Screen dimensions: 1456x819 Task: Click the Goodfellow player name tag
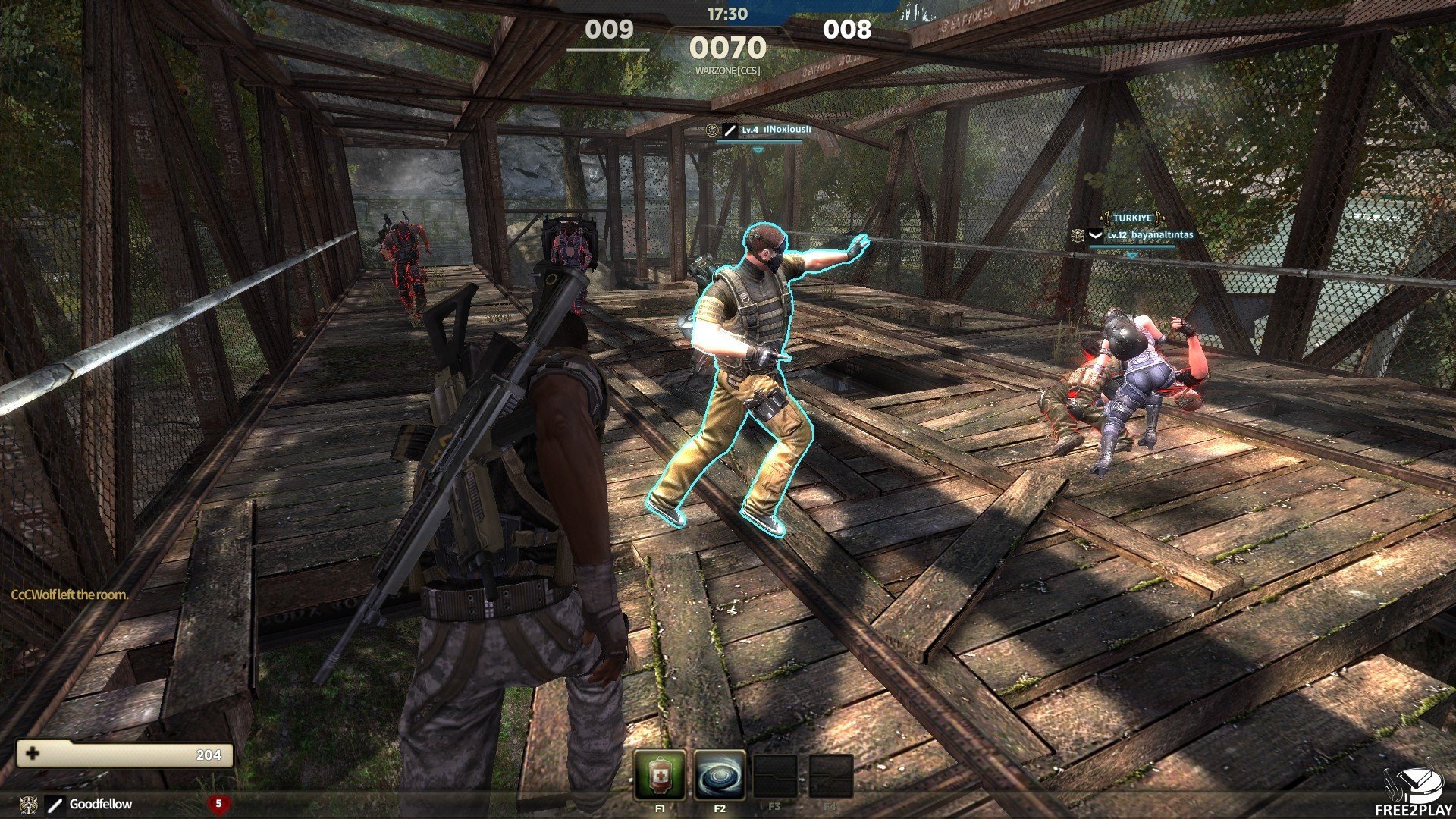(100, 804)
